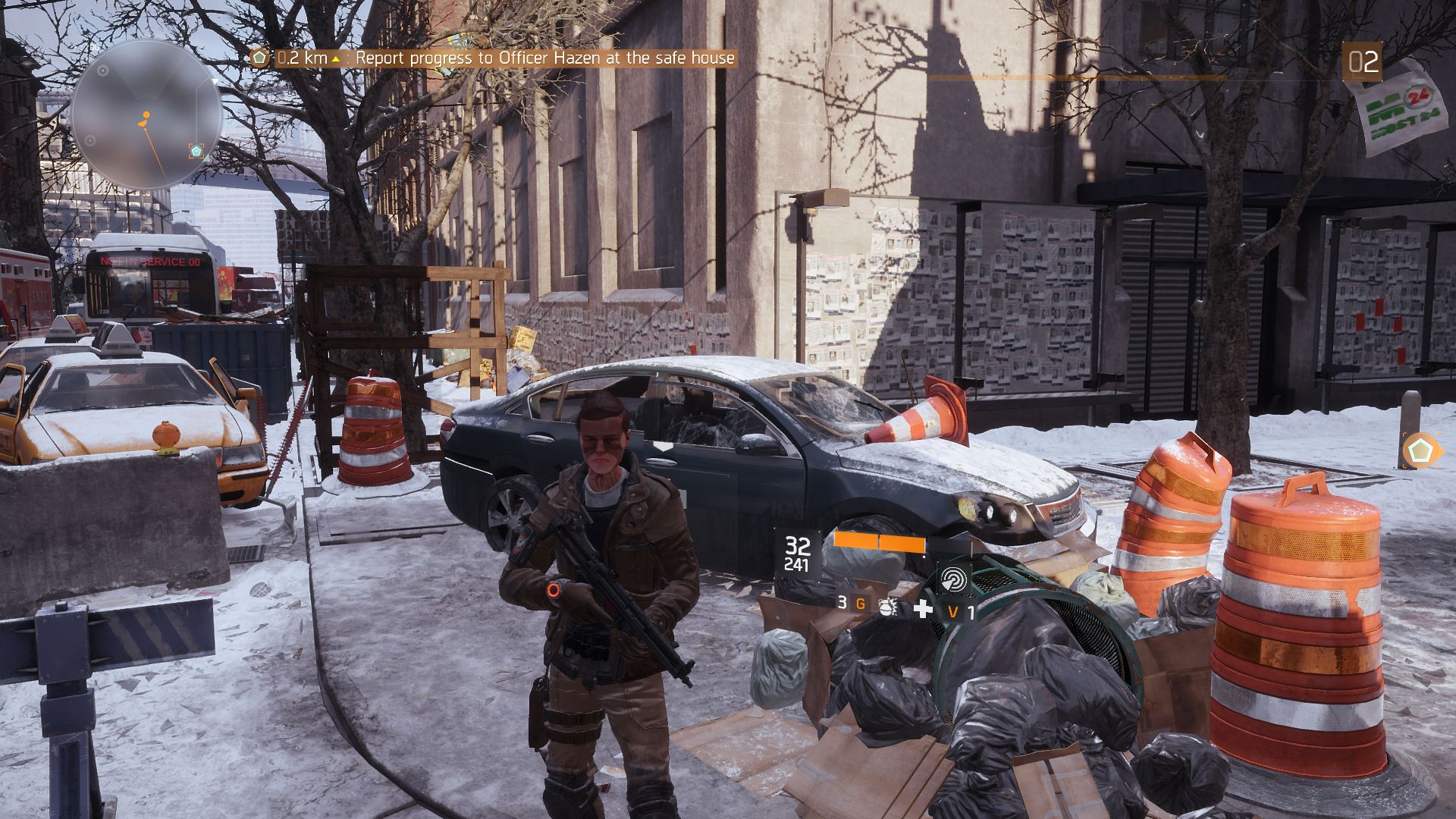Image resolution: width=1456 pixels, height=819 pixels.
Task: Select the grenade icon
Action: (x=886, y=606)
